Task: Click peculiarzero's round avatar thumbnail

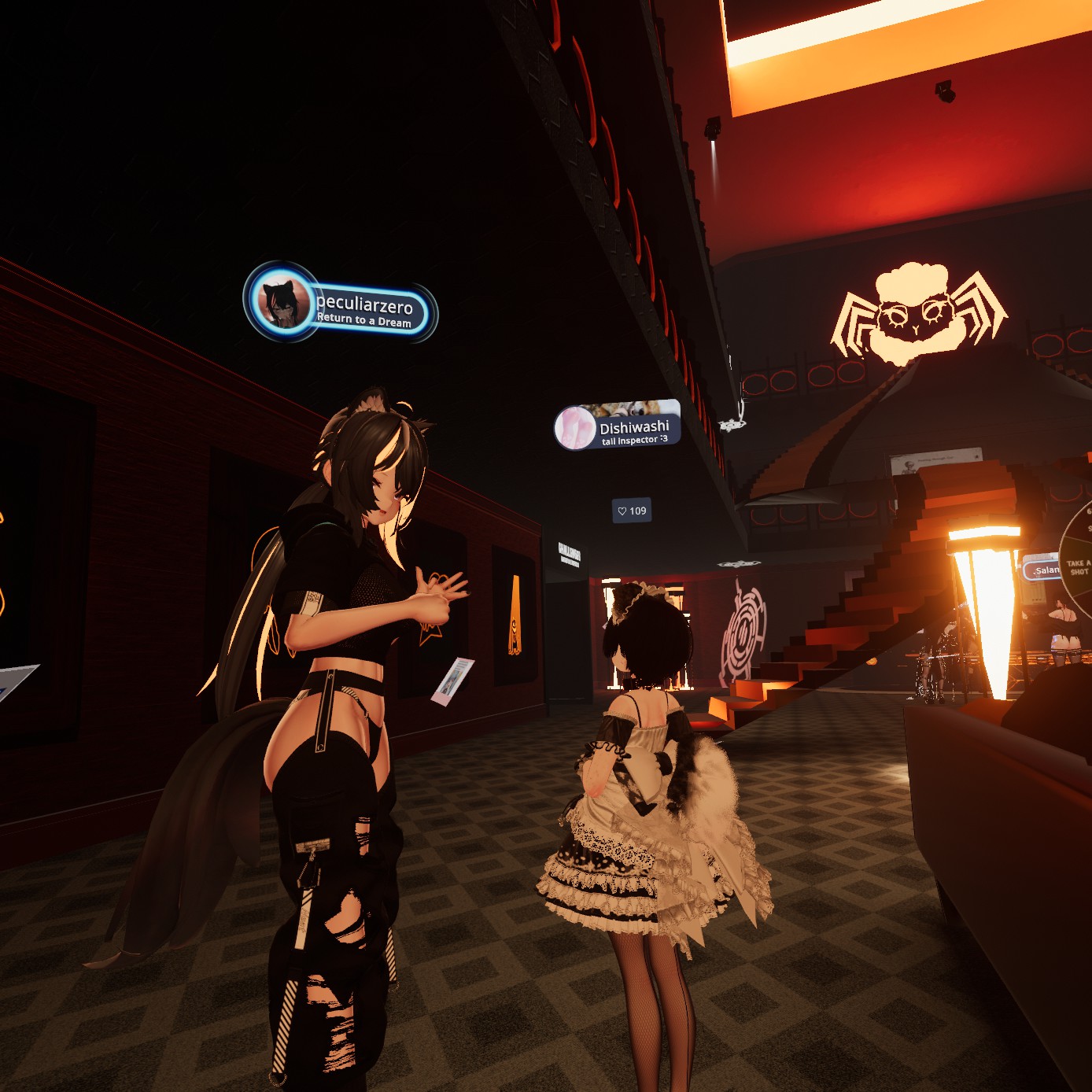Action: [x=282, y=302]
